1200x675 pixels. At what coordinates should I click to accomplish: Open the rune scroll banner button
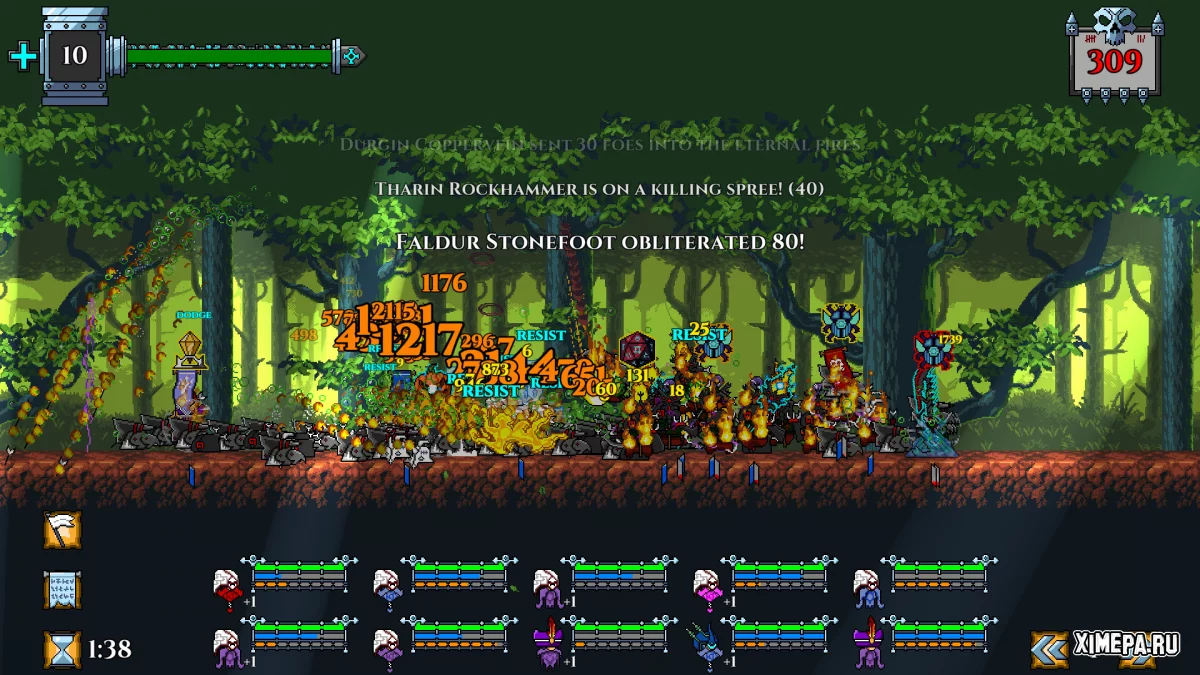tap(62, 590)
